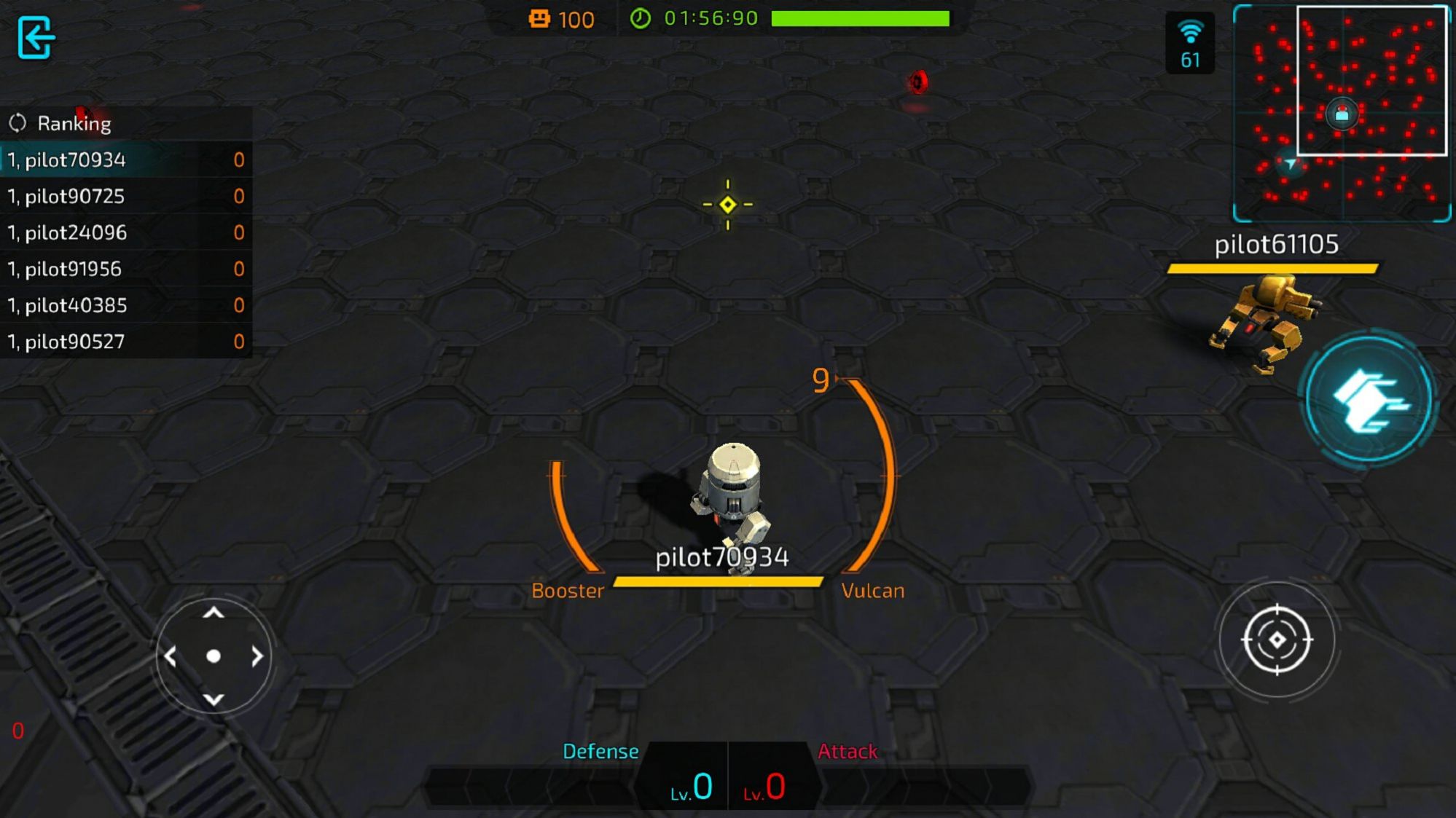Tap the up arrow on the movement pad
The image size is (1456, 818).
(214, 613)
